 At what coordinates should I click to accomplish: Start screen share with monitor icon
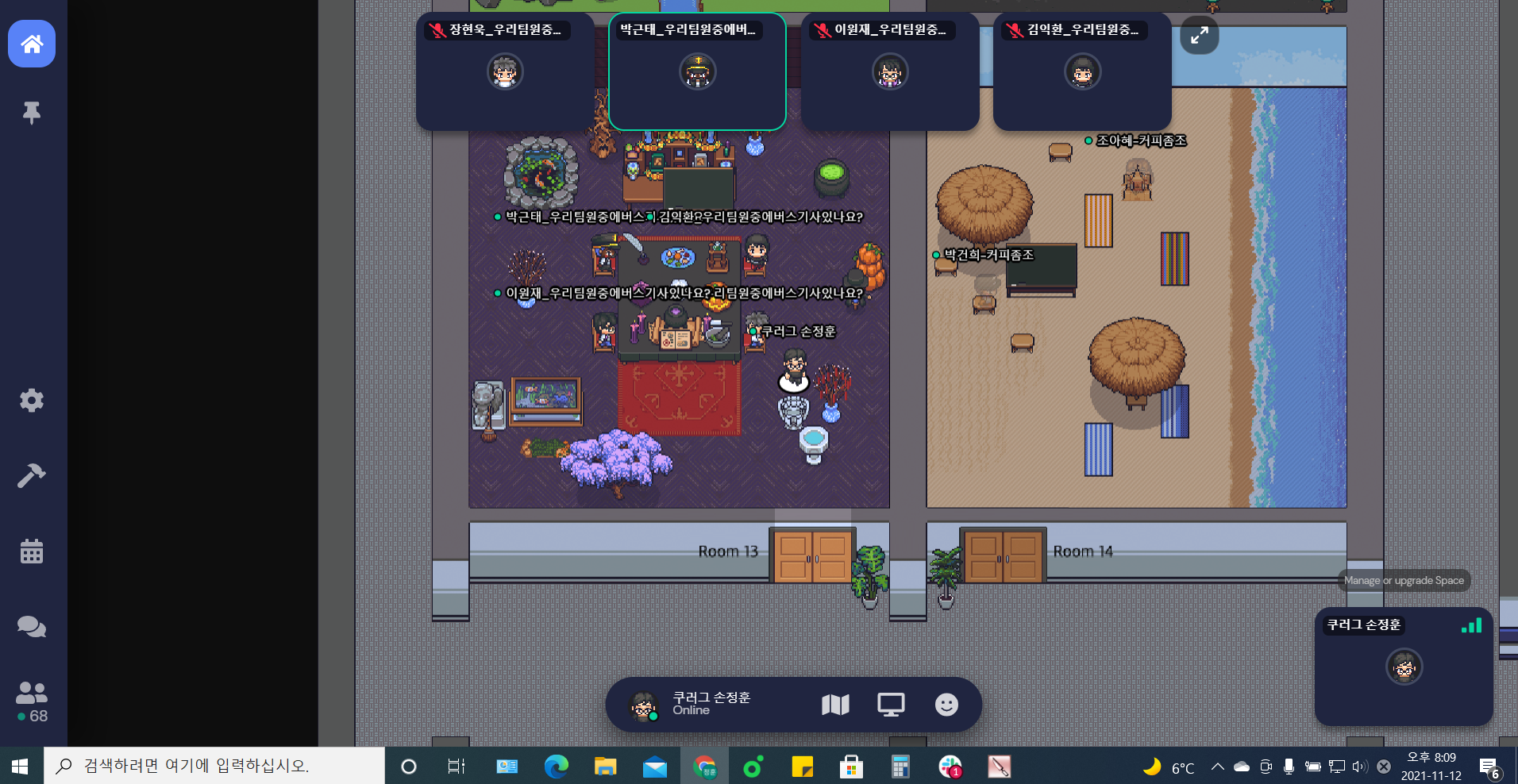pos(891,705)
